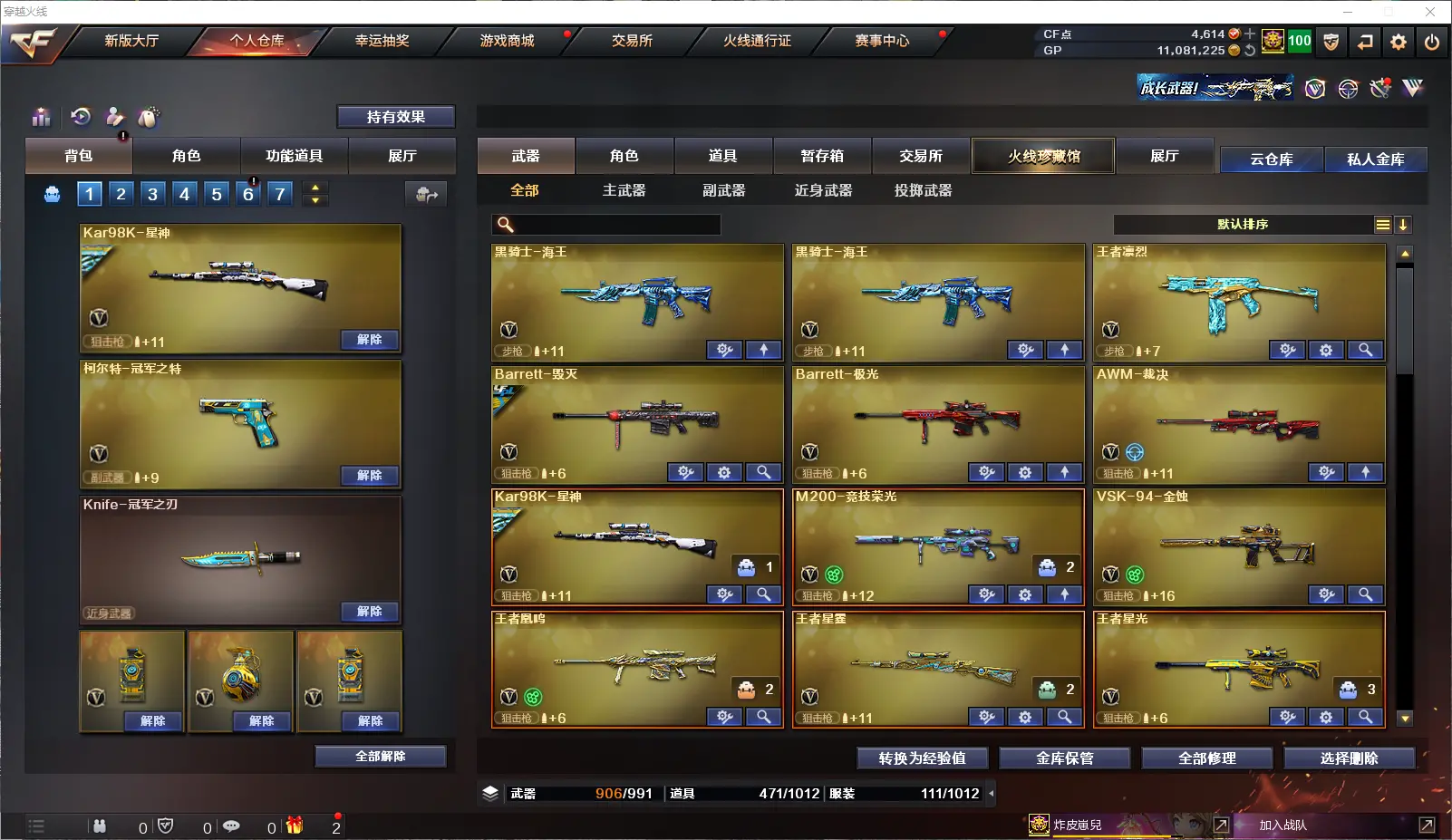Click the magnifier preview icon on the AWM-裁决 card
1452x840 pixels.
(1366, 472)
